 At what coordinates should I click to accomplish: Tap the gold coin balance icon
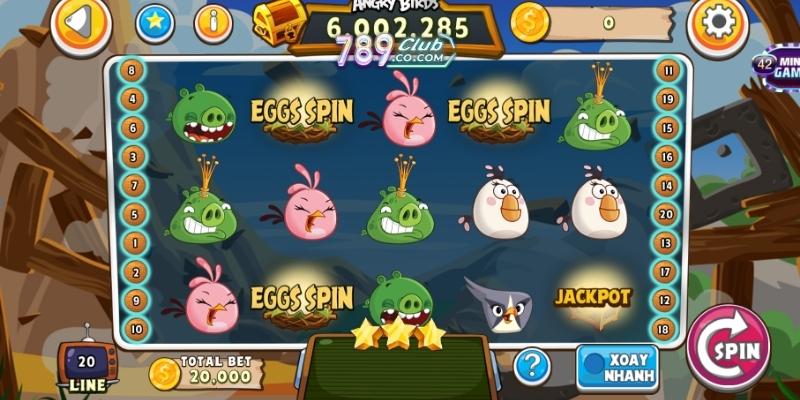[x=529, y=21]
